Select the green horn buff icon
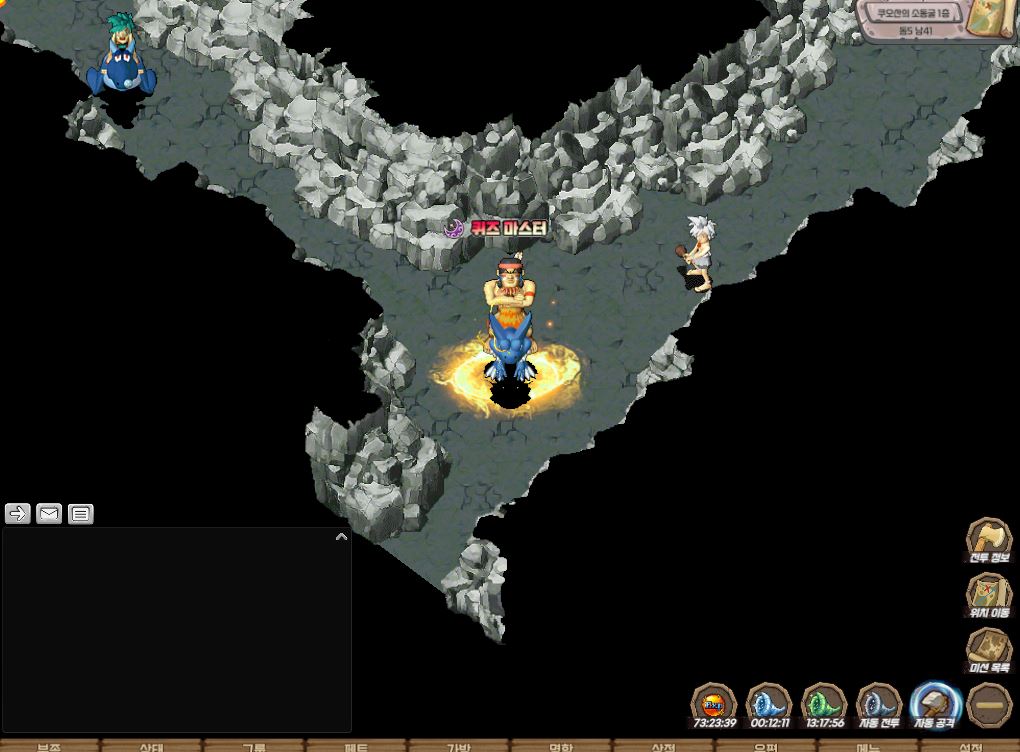This screenshot has width=1020, height=752. 824,704
